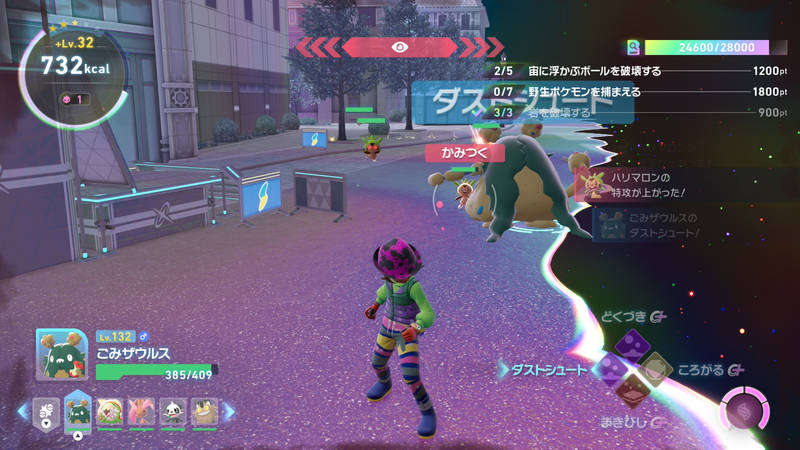
Task: Click the eye detection indicator at top
Action: 399,46
